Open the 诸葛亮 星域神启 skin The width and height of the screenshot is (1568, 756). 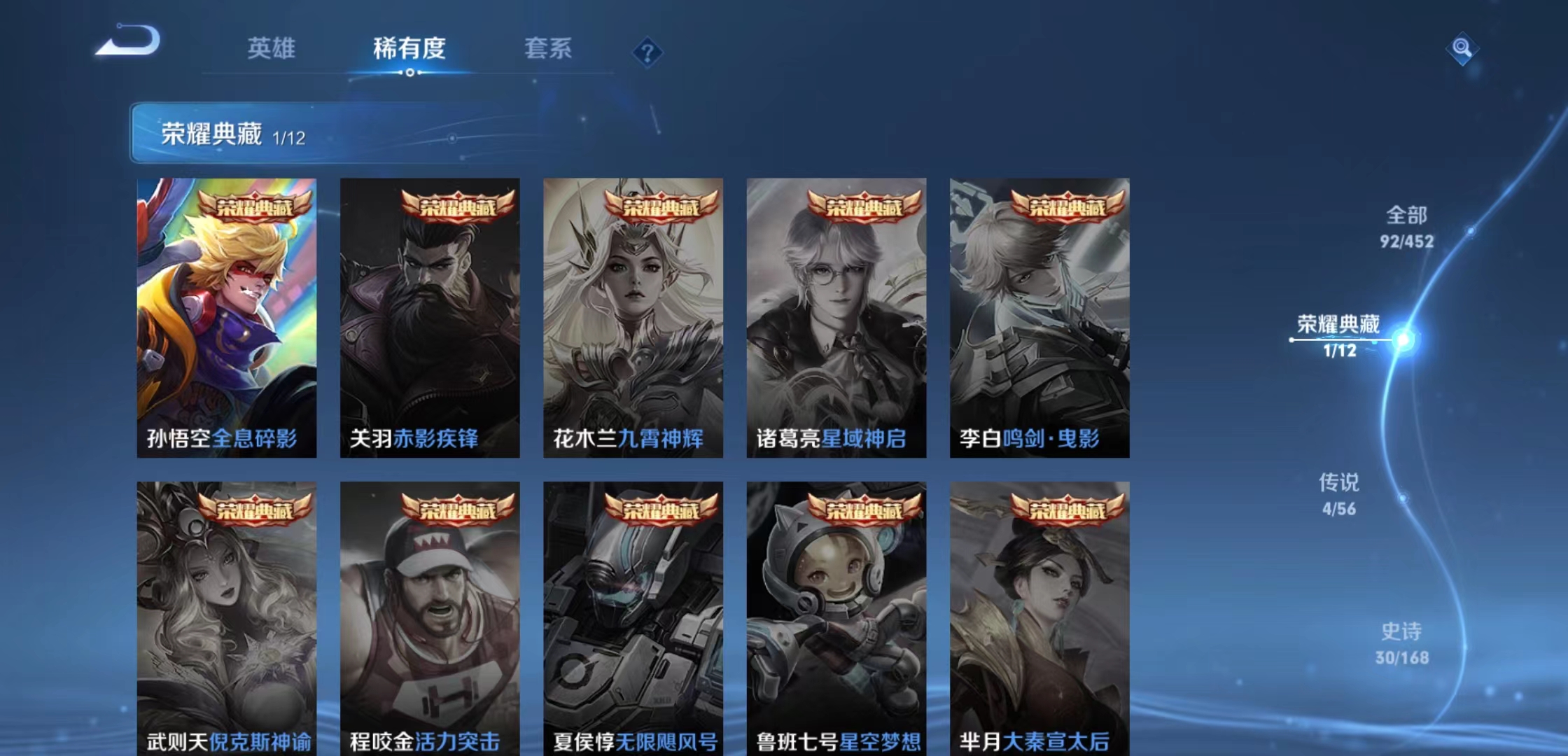[835, 315]
